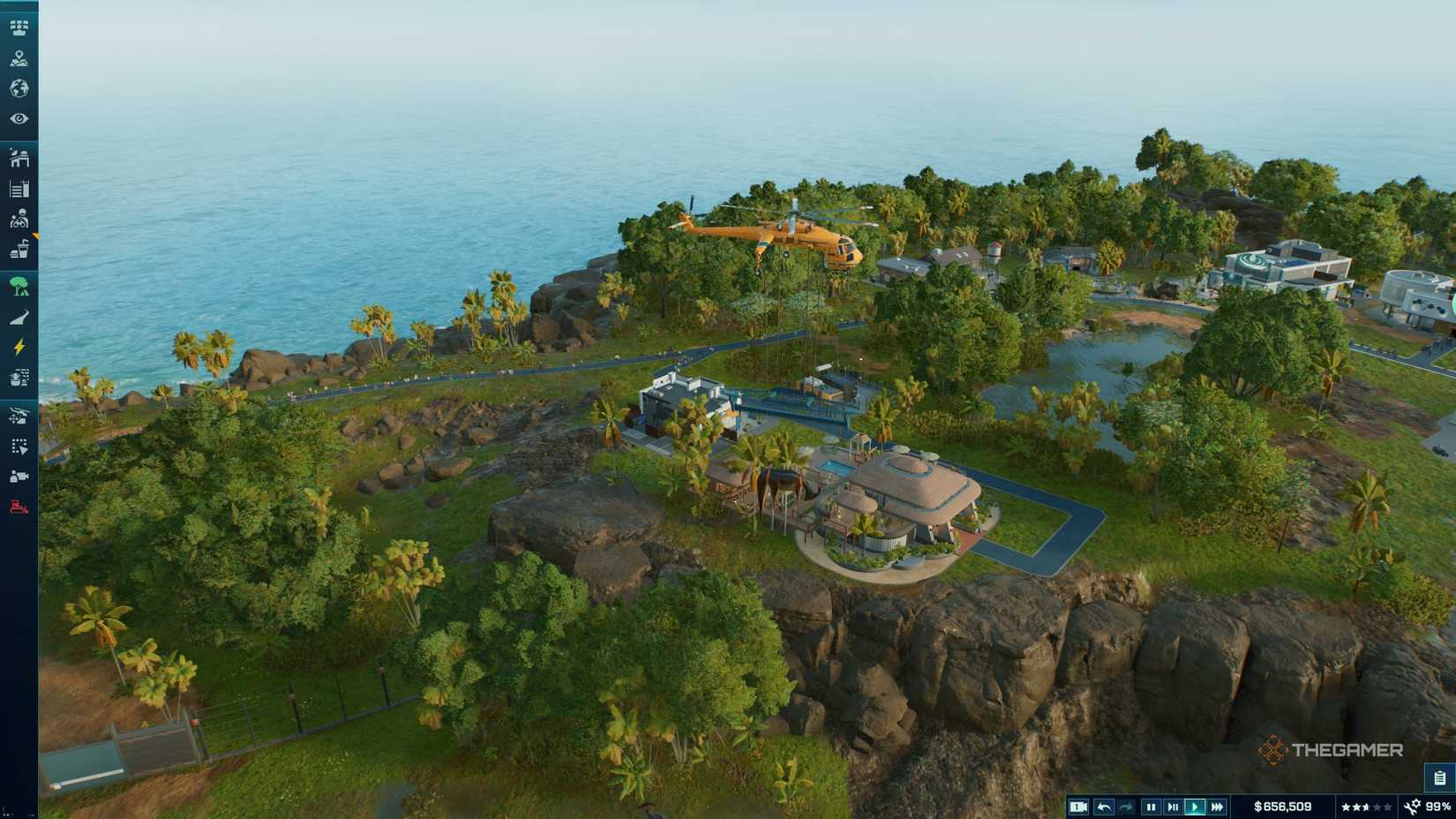
Task: Select the path building tool
Action: click(19, 314)
